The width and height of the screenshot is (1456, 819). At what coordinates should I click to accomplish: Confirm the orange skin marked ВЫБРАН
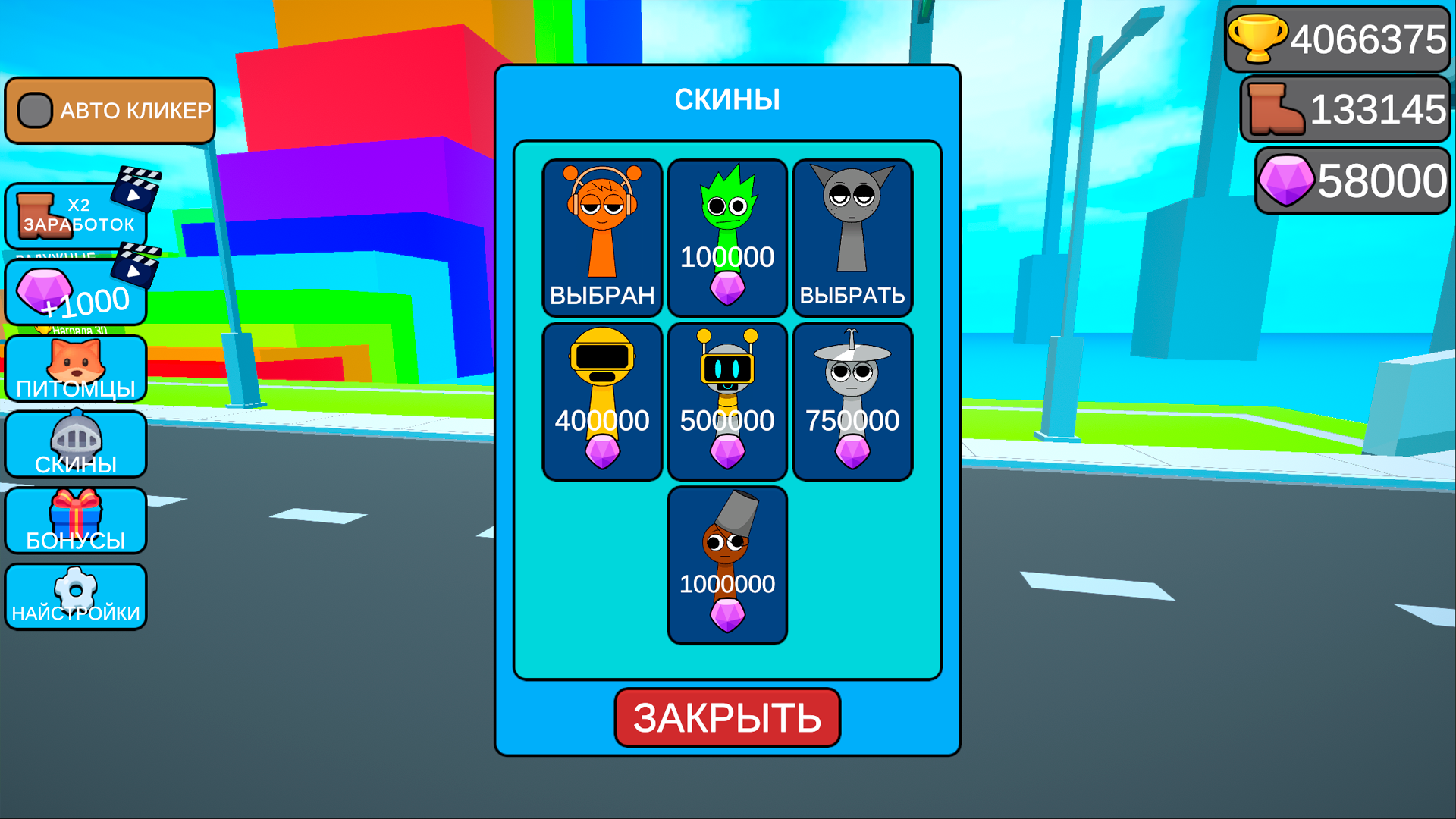[602, 236]
